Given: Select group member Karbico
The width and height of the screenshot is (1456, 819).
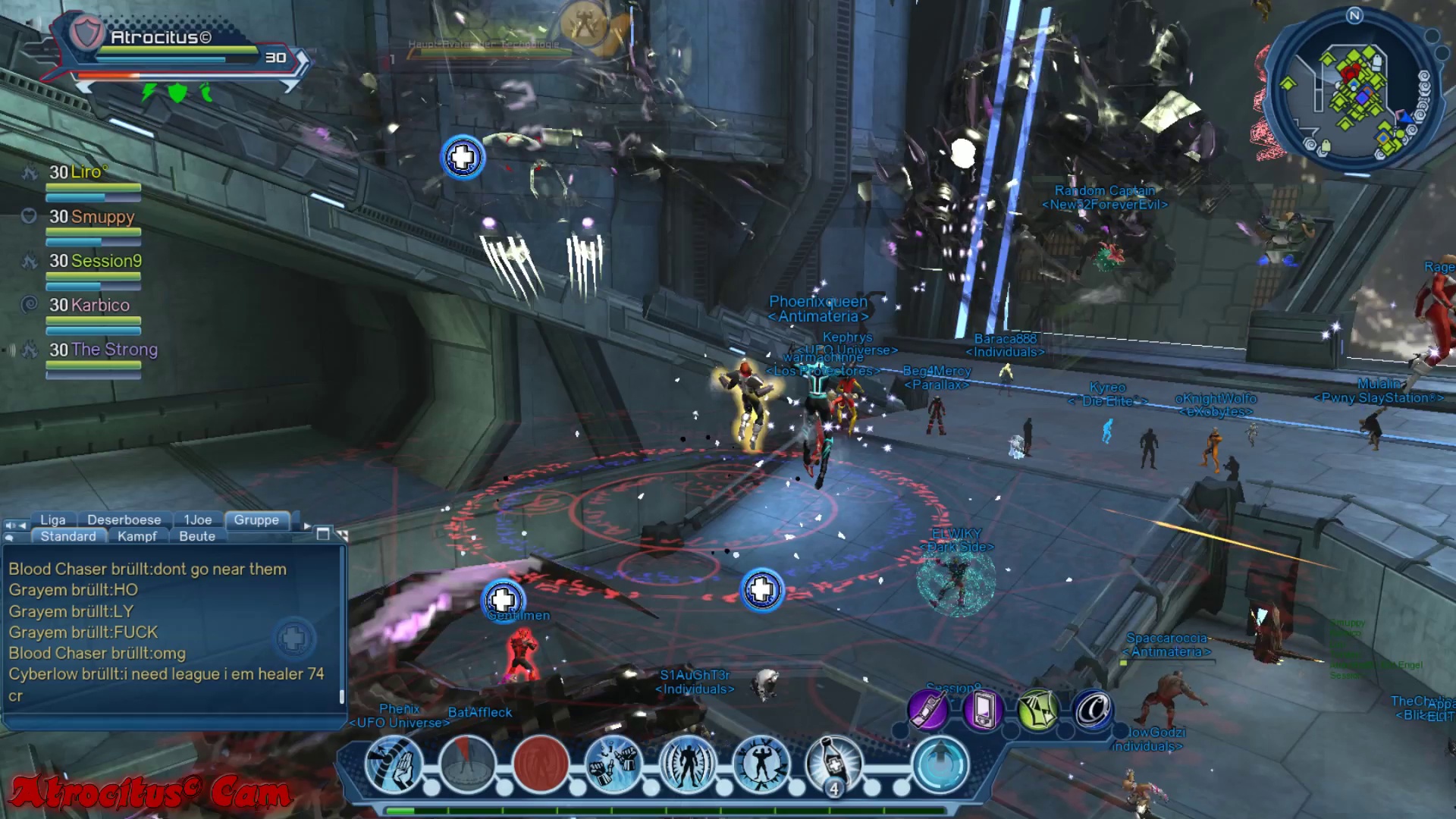Looking at the screenshot, I should coord(89,306).
